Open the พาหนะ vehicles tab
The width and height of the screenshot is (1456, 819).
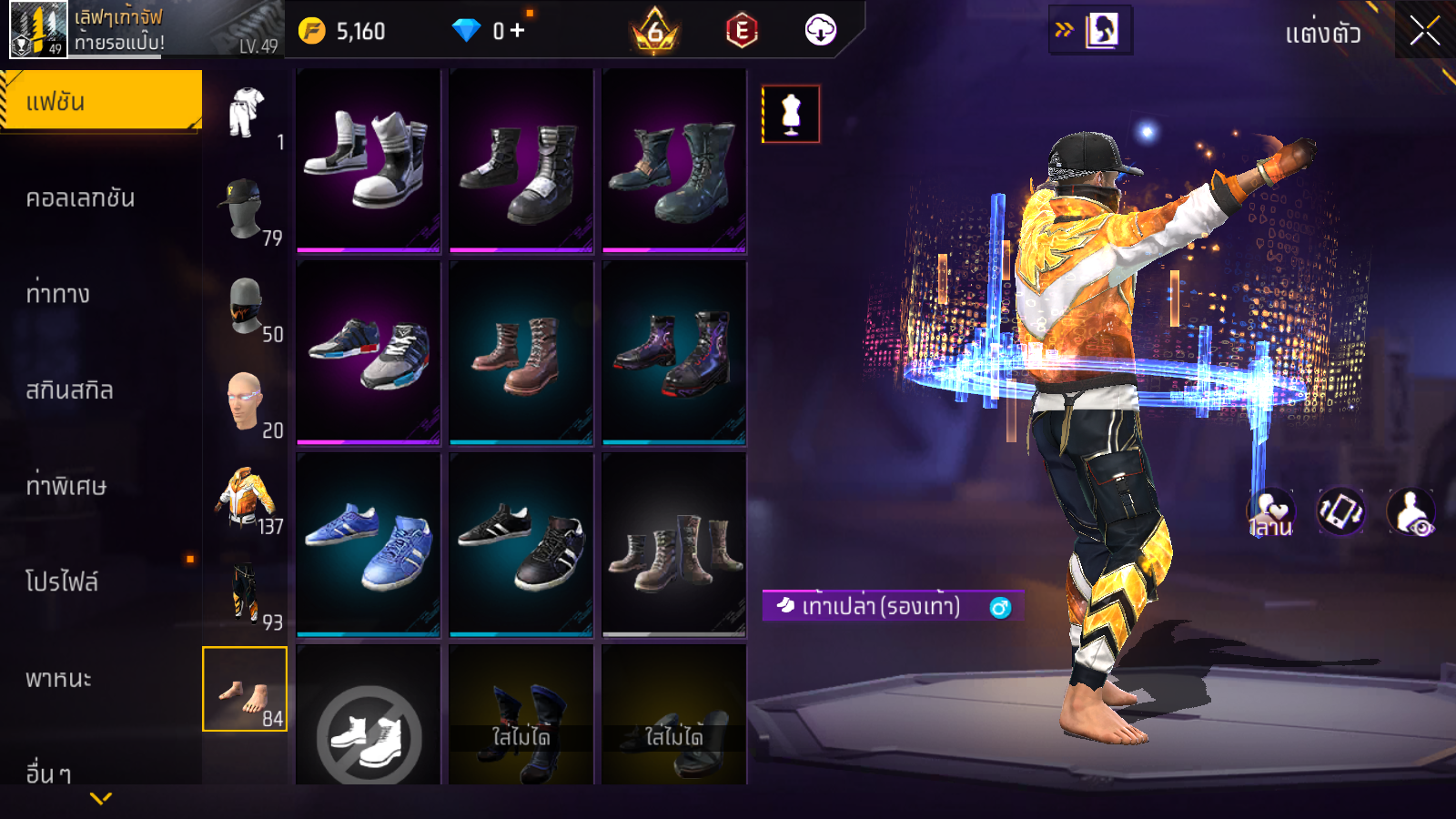59,679
